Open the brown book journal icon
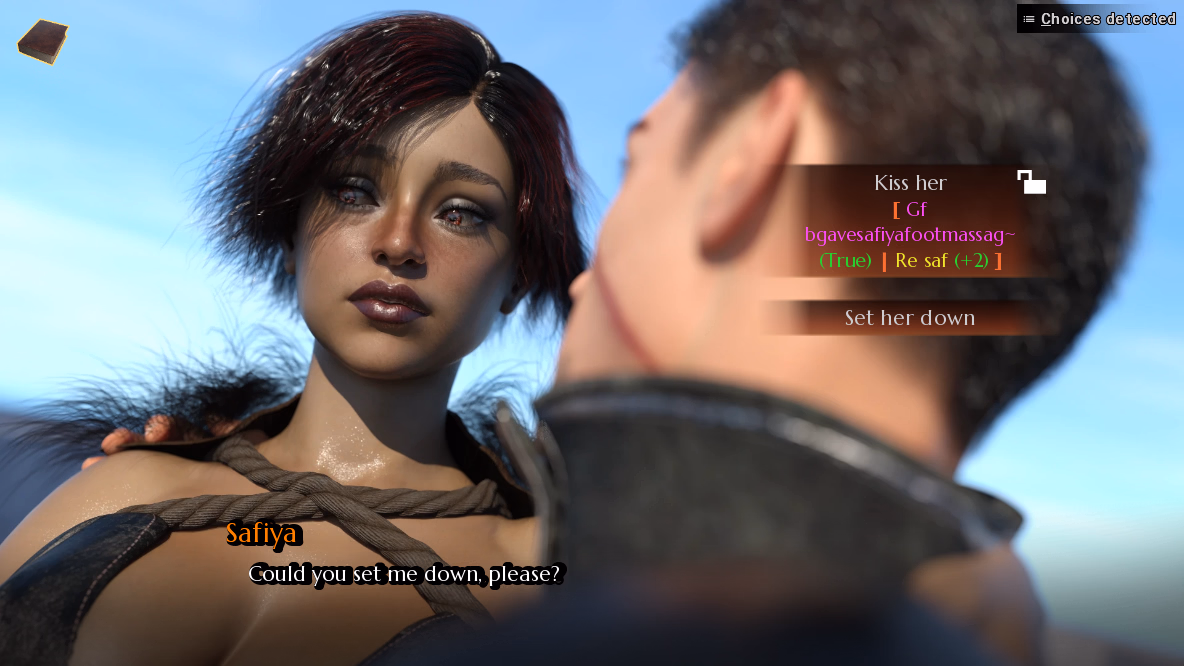1184x666 pixels. 43,42
